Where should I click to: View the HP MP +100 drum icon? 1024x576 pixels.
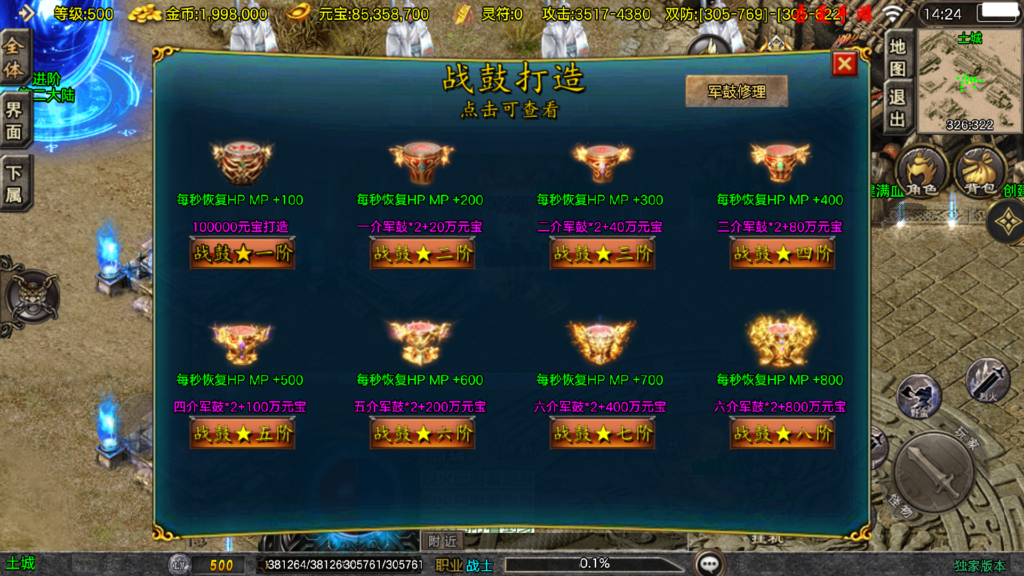242,161
